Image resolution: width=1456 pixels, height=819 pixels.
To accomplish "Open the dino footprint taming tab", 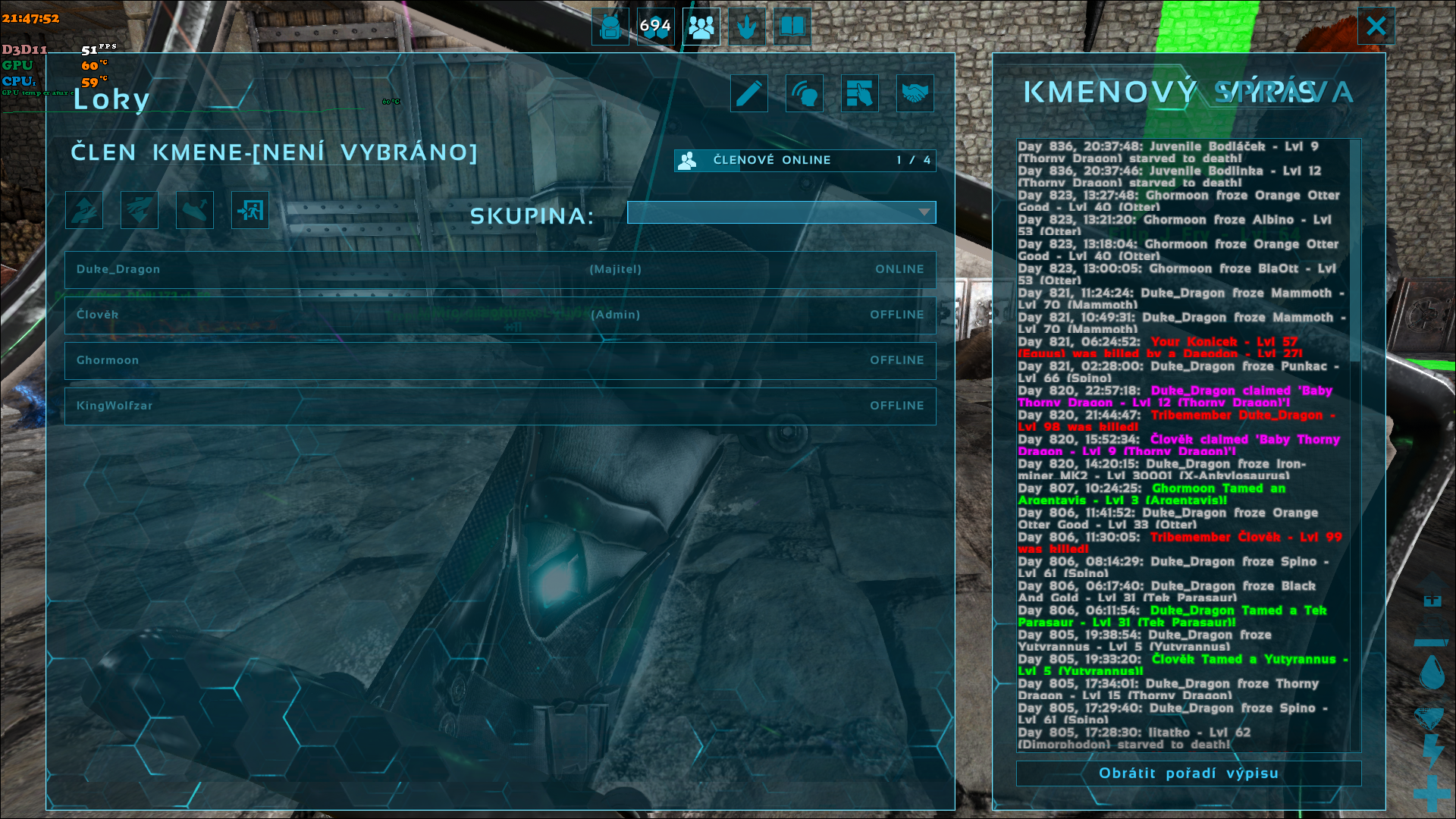I will 747,27.
